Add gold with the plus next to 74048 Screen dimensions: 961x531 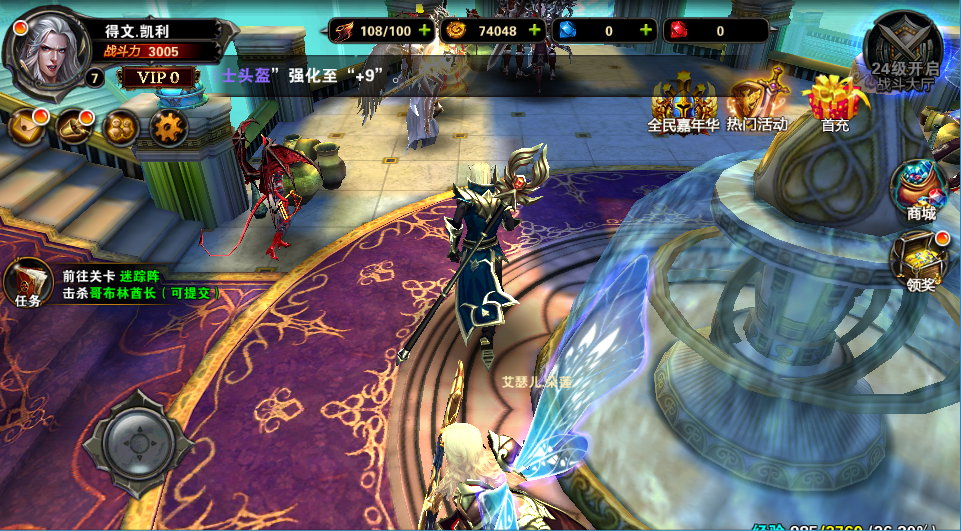pyautogui.click(x=534, y=30)
